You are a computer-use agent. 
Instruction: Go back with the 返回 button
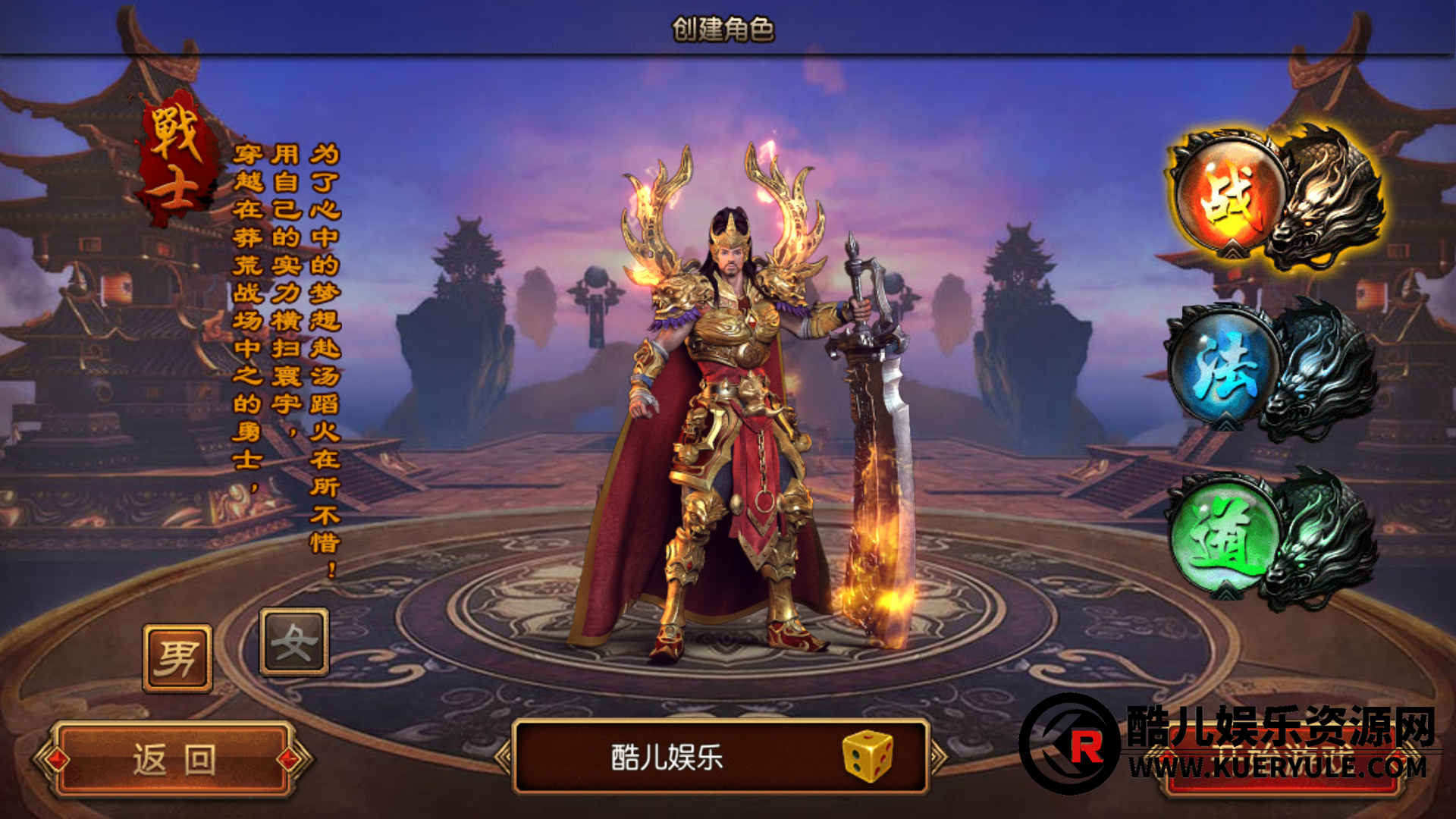174,759
